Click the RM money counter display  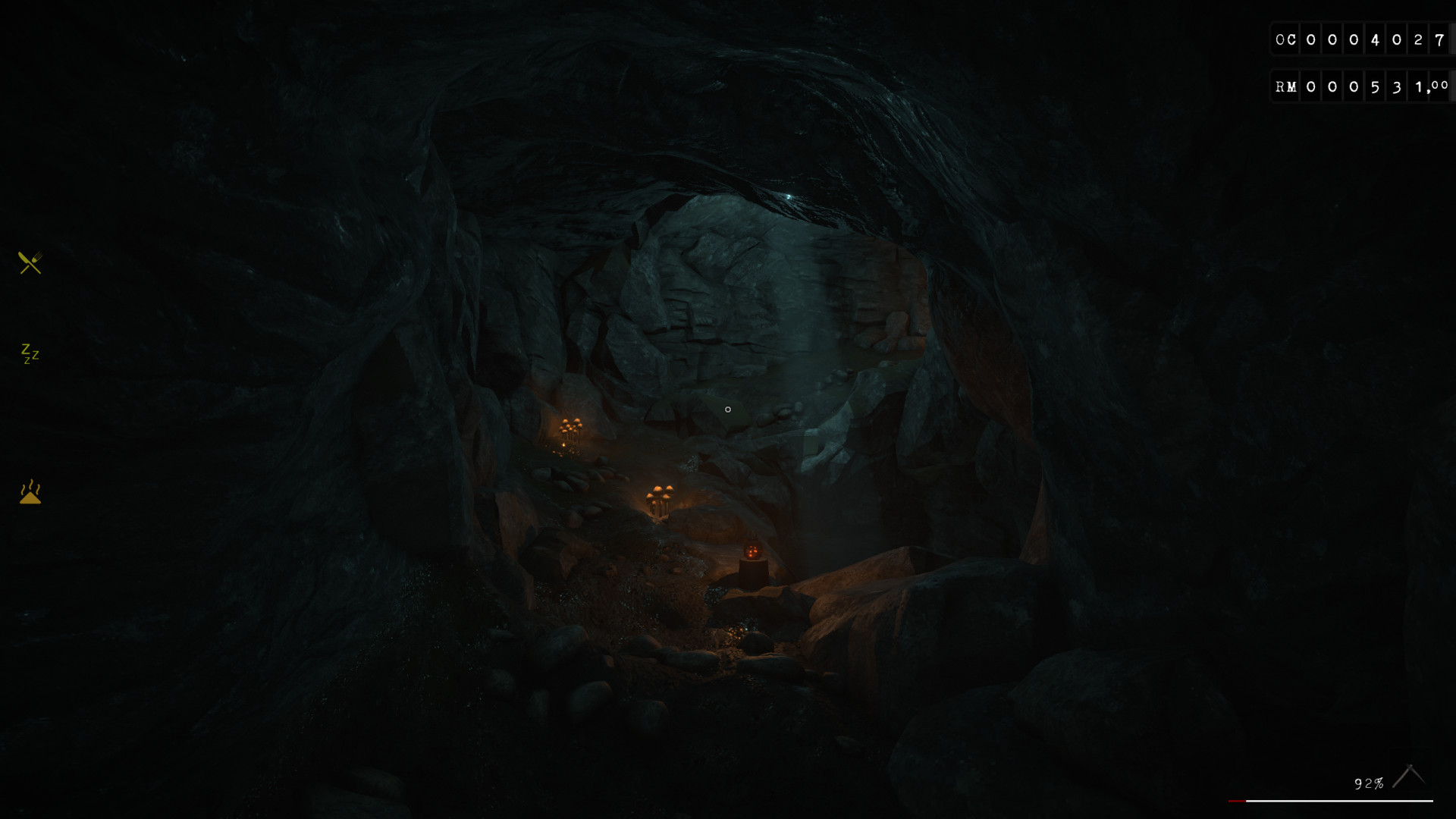pyautogui.click(x=1360, y=86)
